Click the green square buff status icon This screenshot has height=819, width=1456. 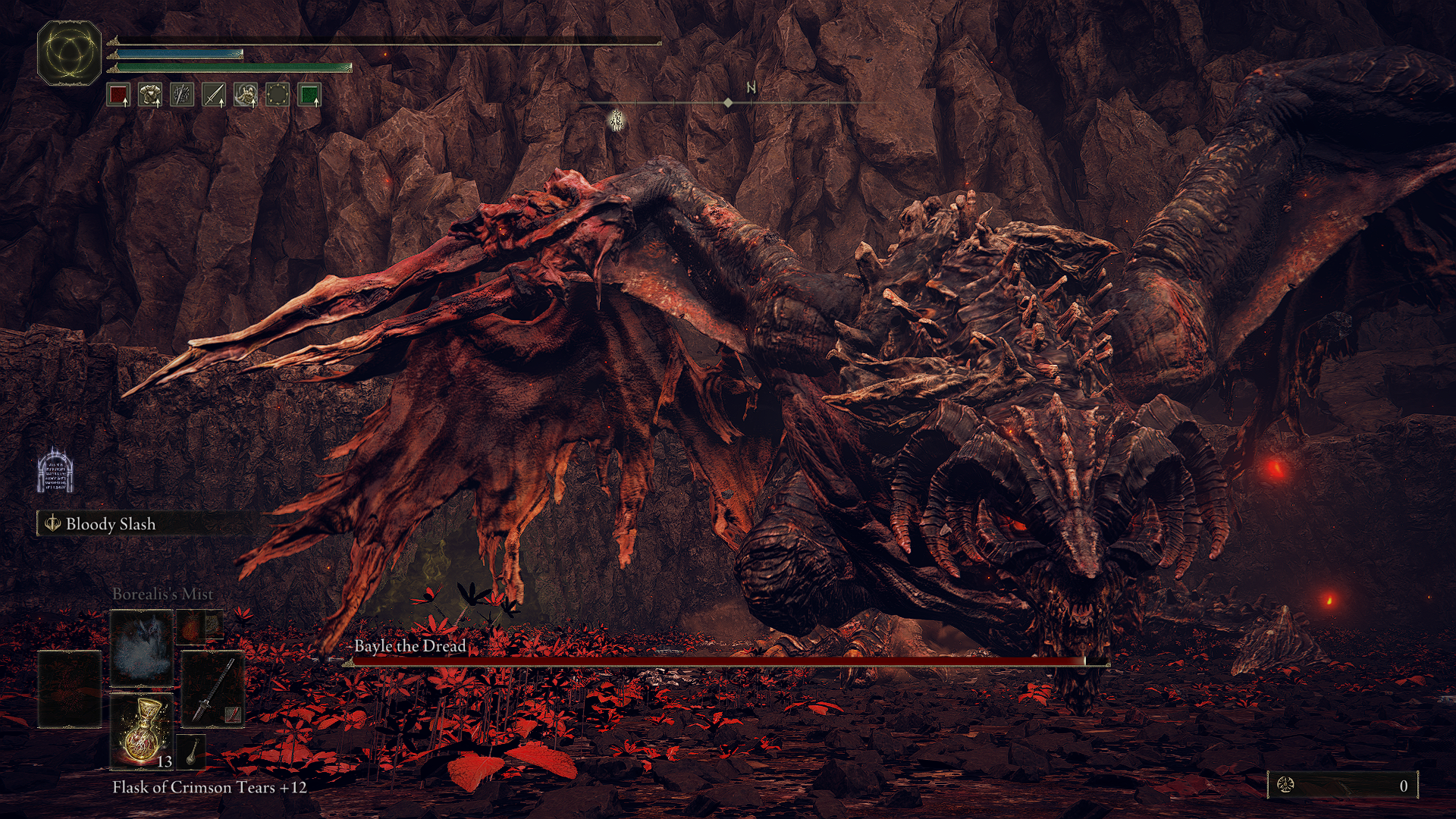[309, 96]
